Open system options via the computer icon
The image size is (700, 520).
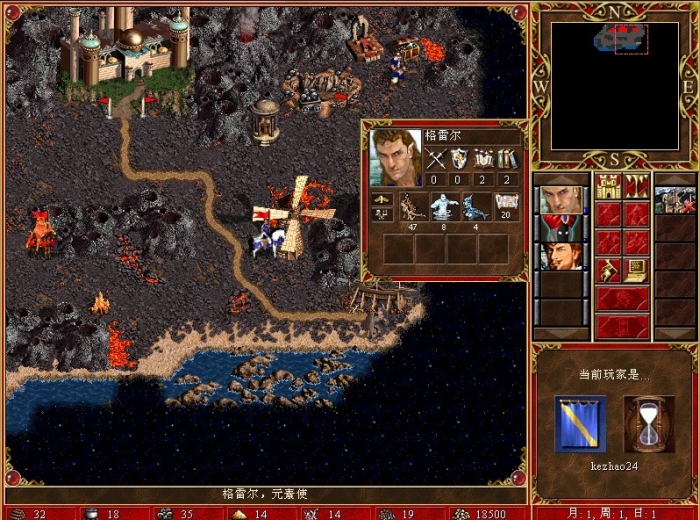click(636, 270)
